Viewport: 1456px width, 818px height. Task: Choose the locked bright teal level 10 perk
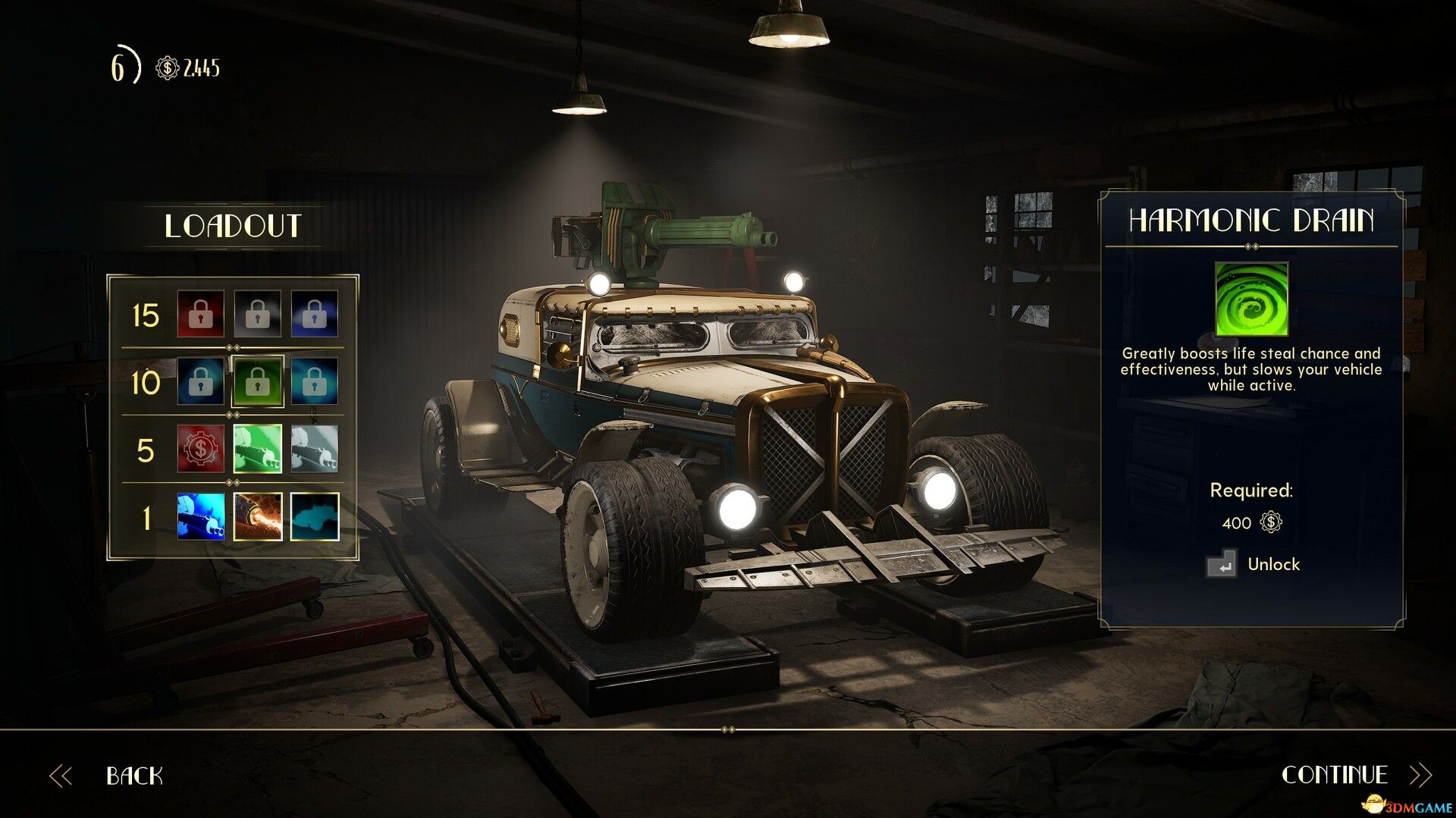[x=315, y=381]
